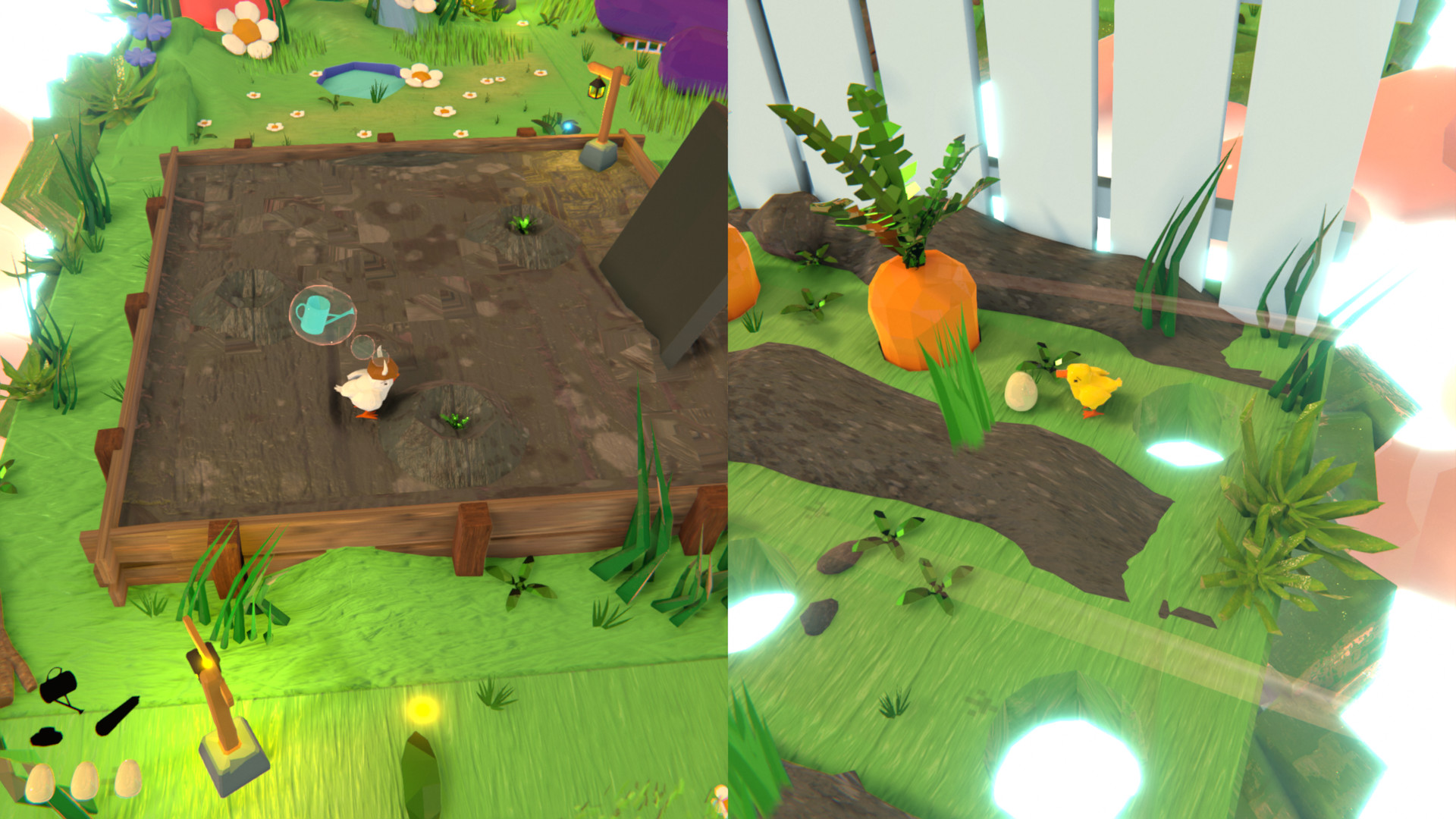Select the black hat silhouette icon
The image size is (1456, 819).
pos(47,737)
